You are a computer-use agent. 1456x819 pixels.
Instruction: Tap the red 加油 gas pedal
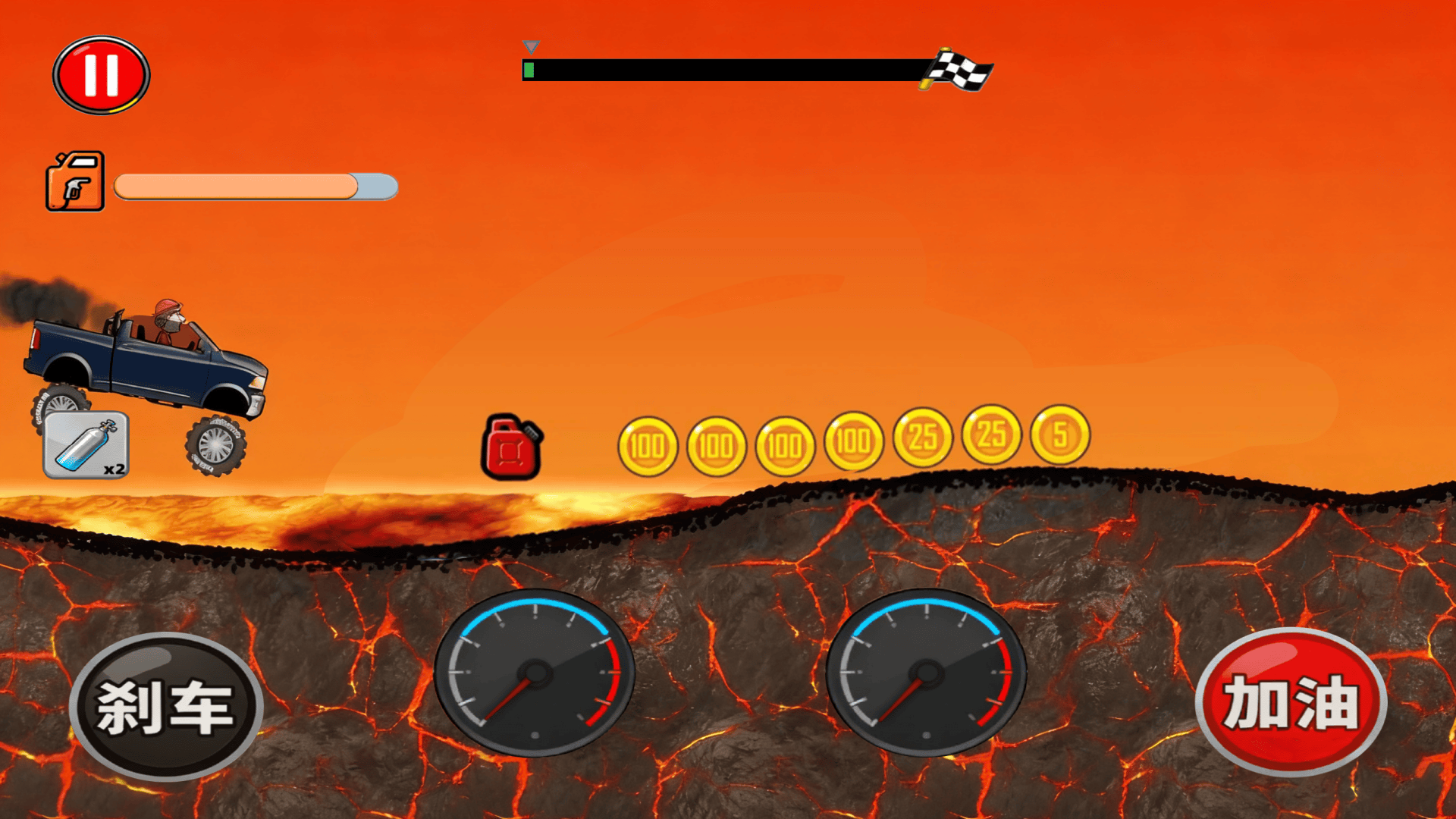coord(1291,702)
